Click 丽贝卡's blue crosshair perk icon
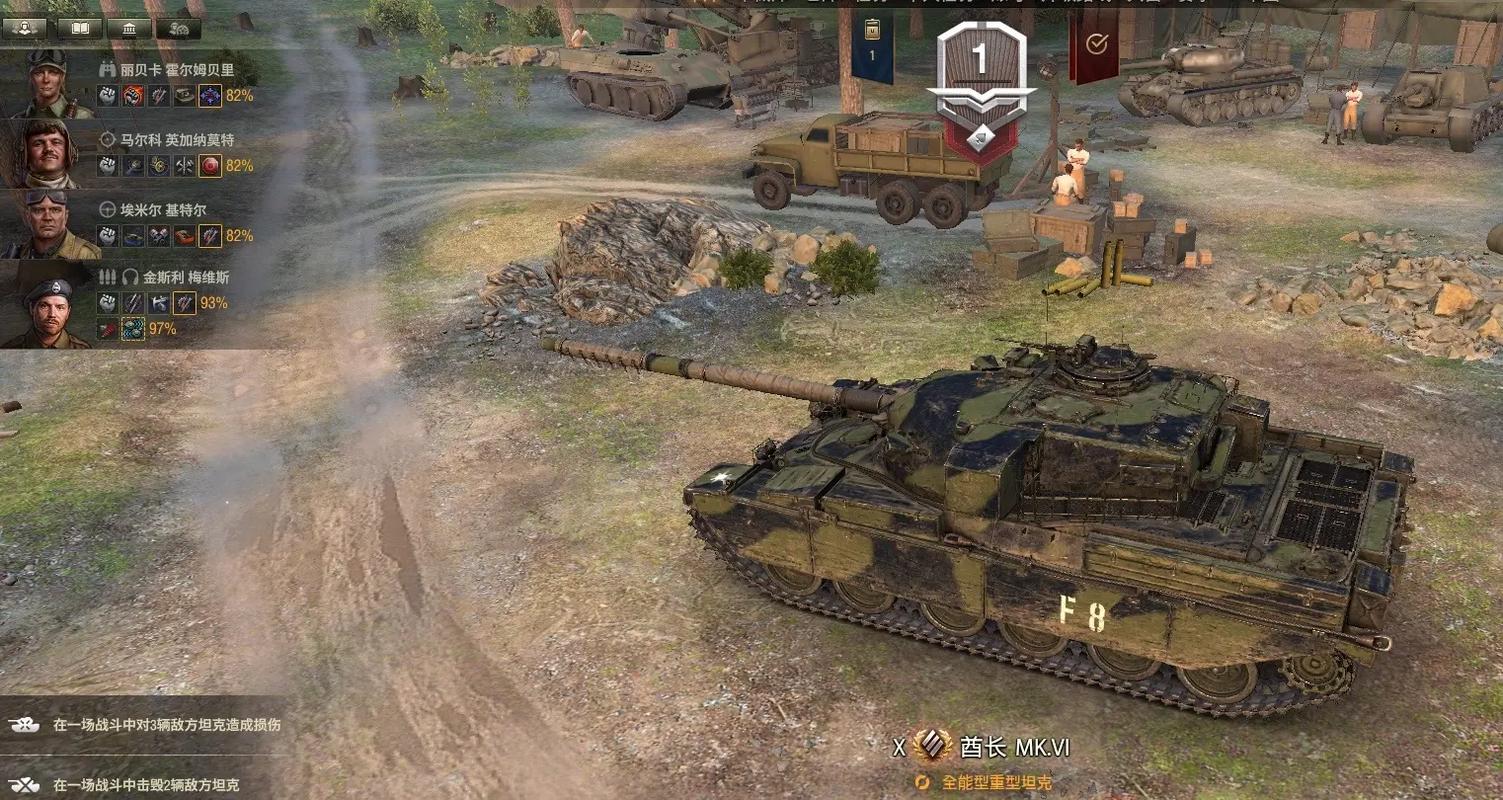Image resolution: width=1503 pixels, height=800 pixels. pyautogui.click(x=210, y=96)
